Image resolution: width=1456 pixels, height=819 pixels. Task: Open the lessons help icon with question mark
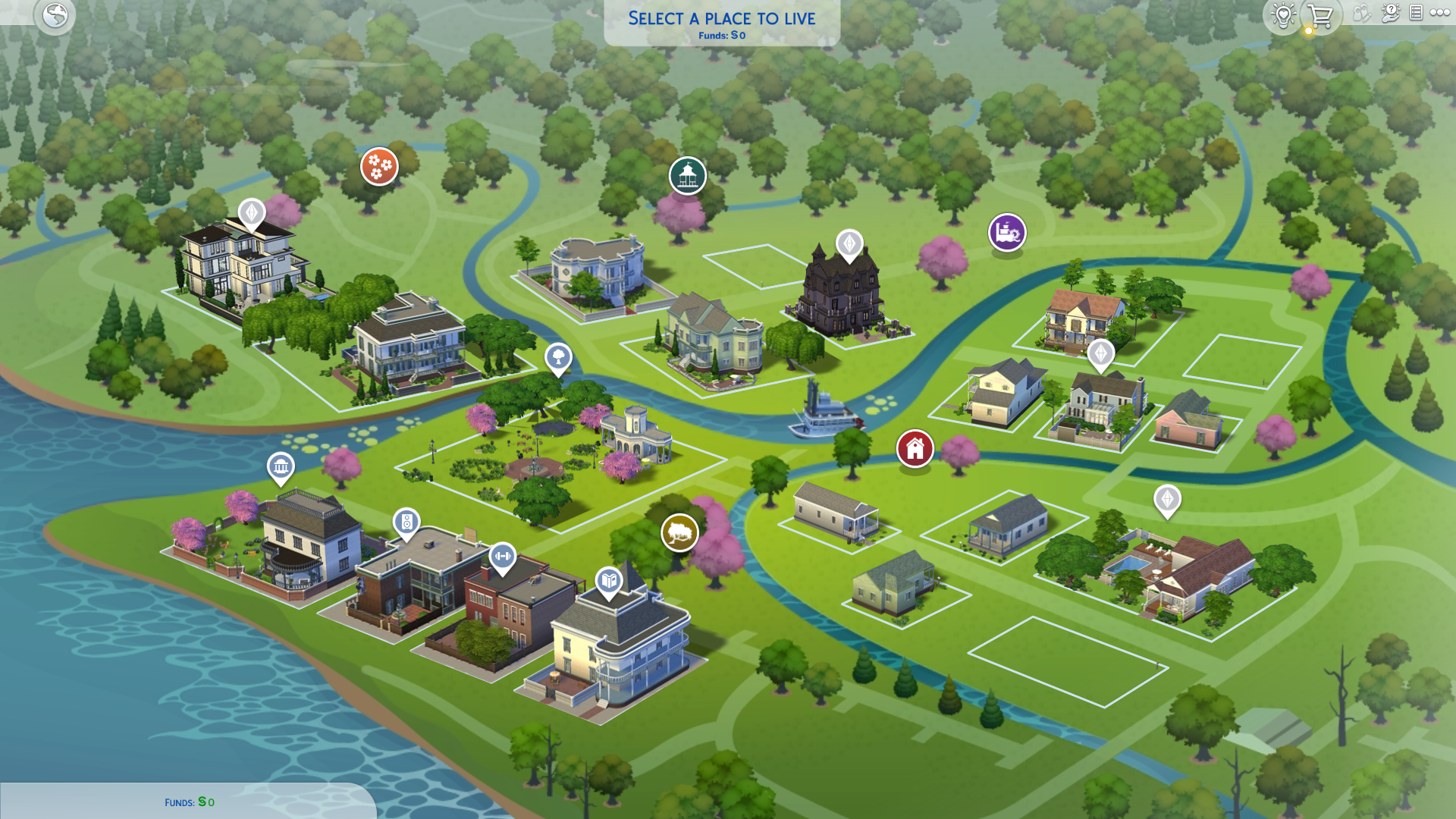1390,13
